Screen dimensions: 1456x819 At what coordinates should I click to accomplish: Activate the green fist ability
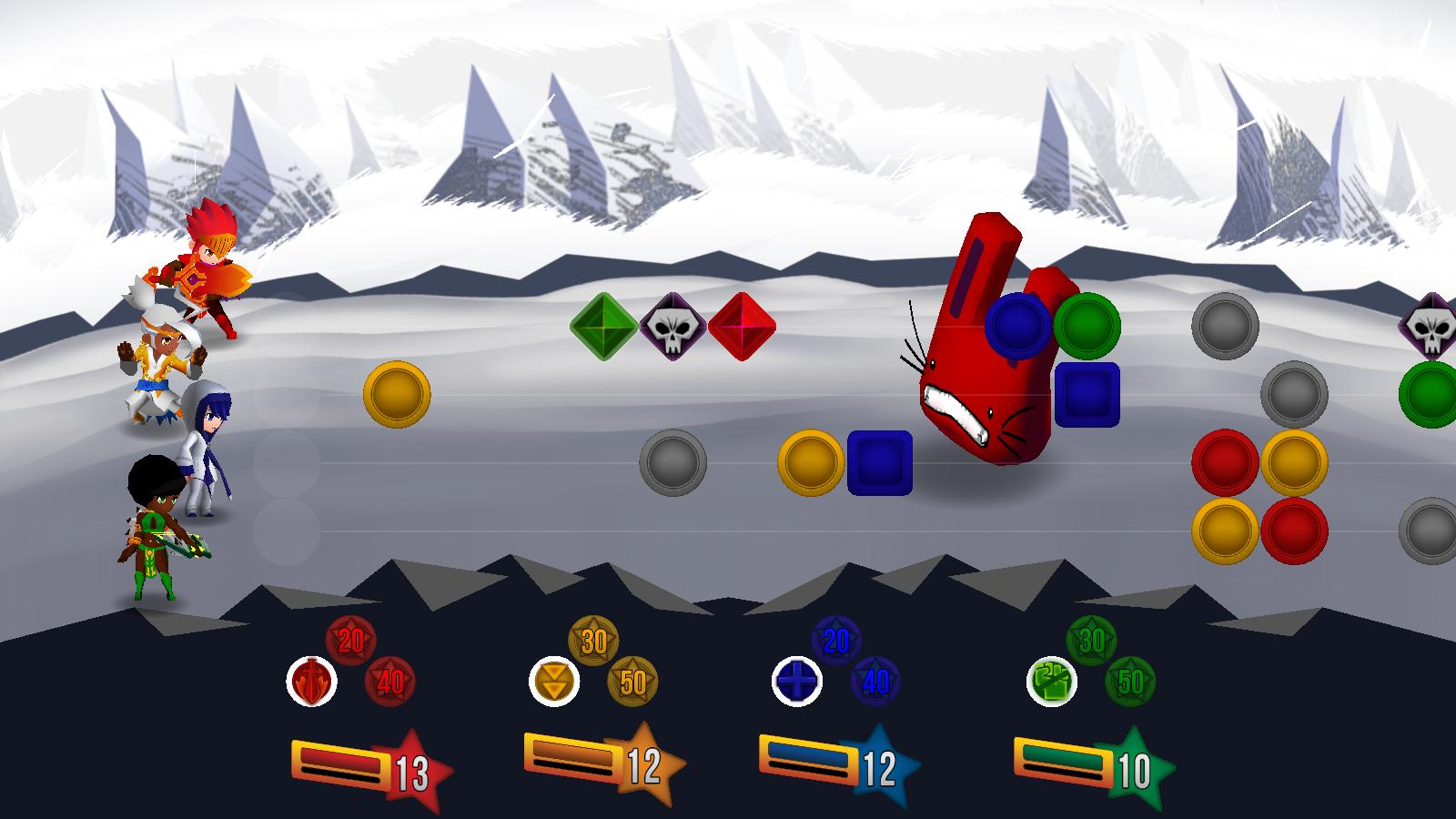tap(1052, 681)
